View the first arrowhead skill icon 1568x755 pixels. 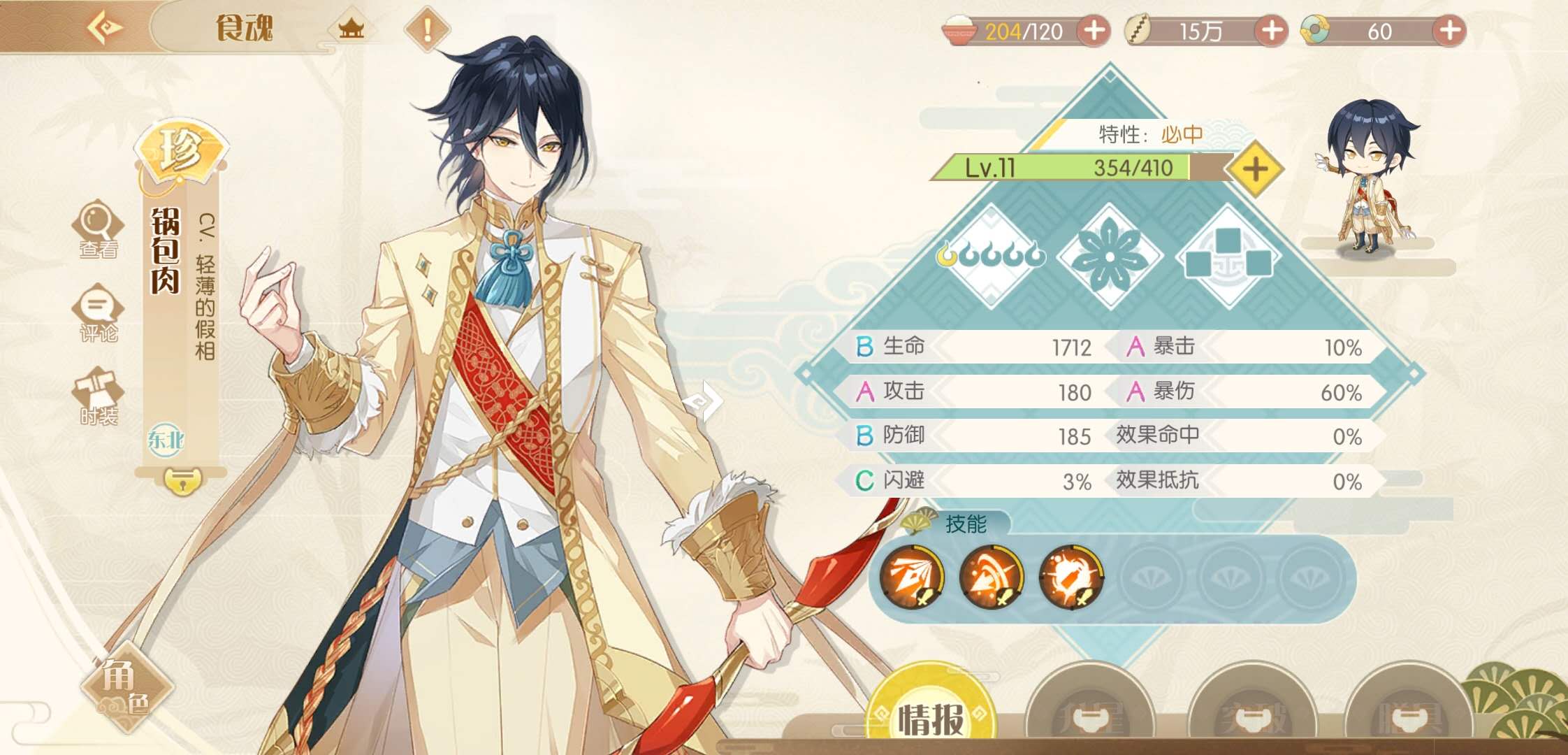point(912,577)
